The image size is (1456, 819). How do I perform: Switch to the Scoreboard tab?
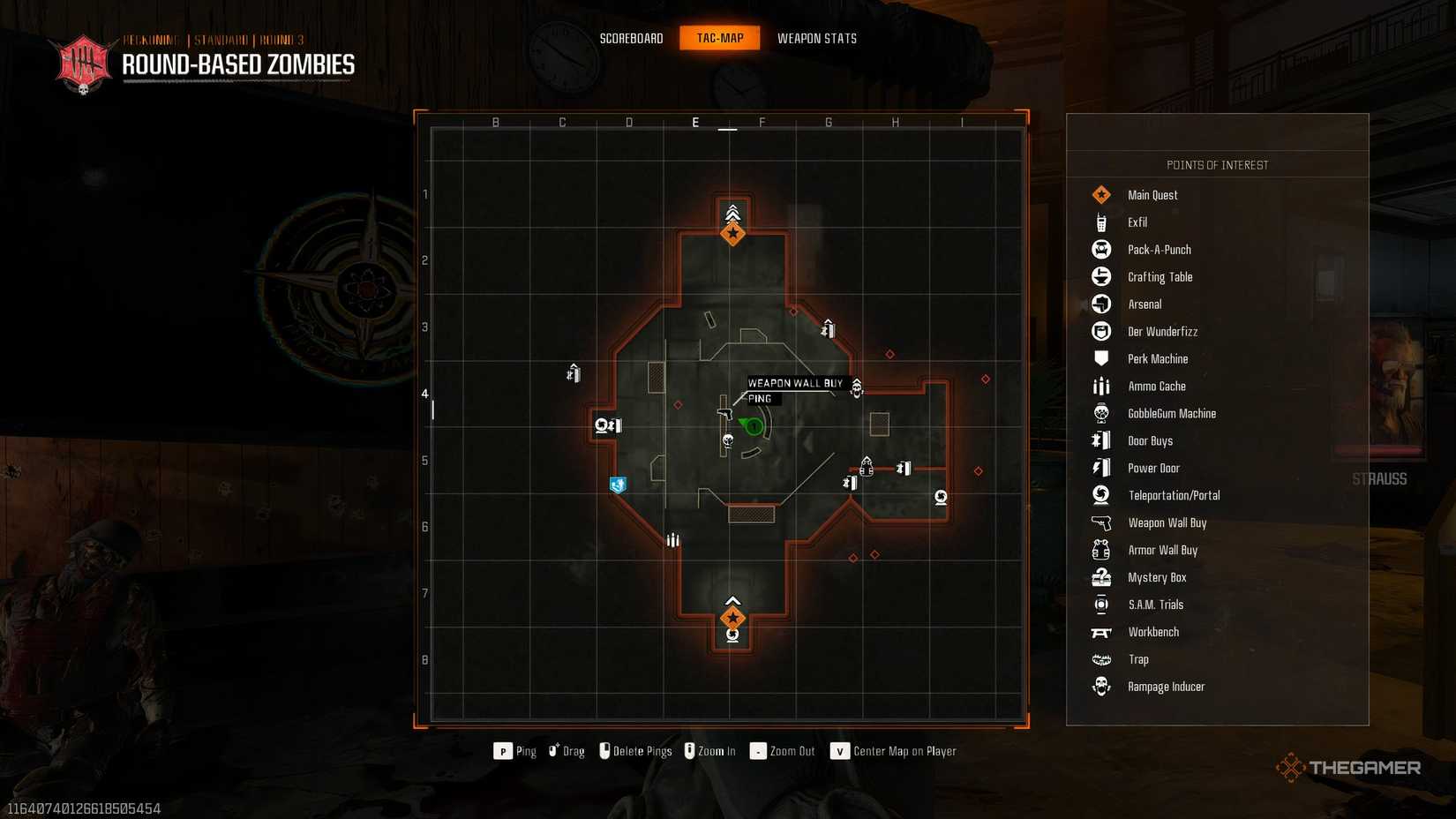[x=631, y=38]
